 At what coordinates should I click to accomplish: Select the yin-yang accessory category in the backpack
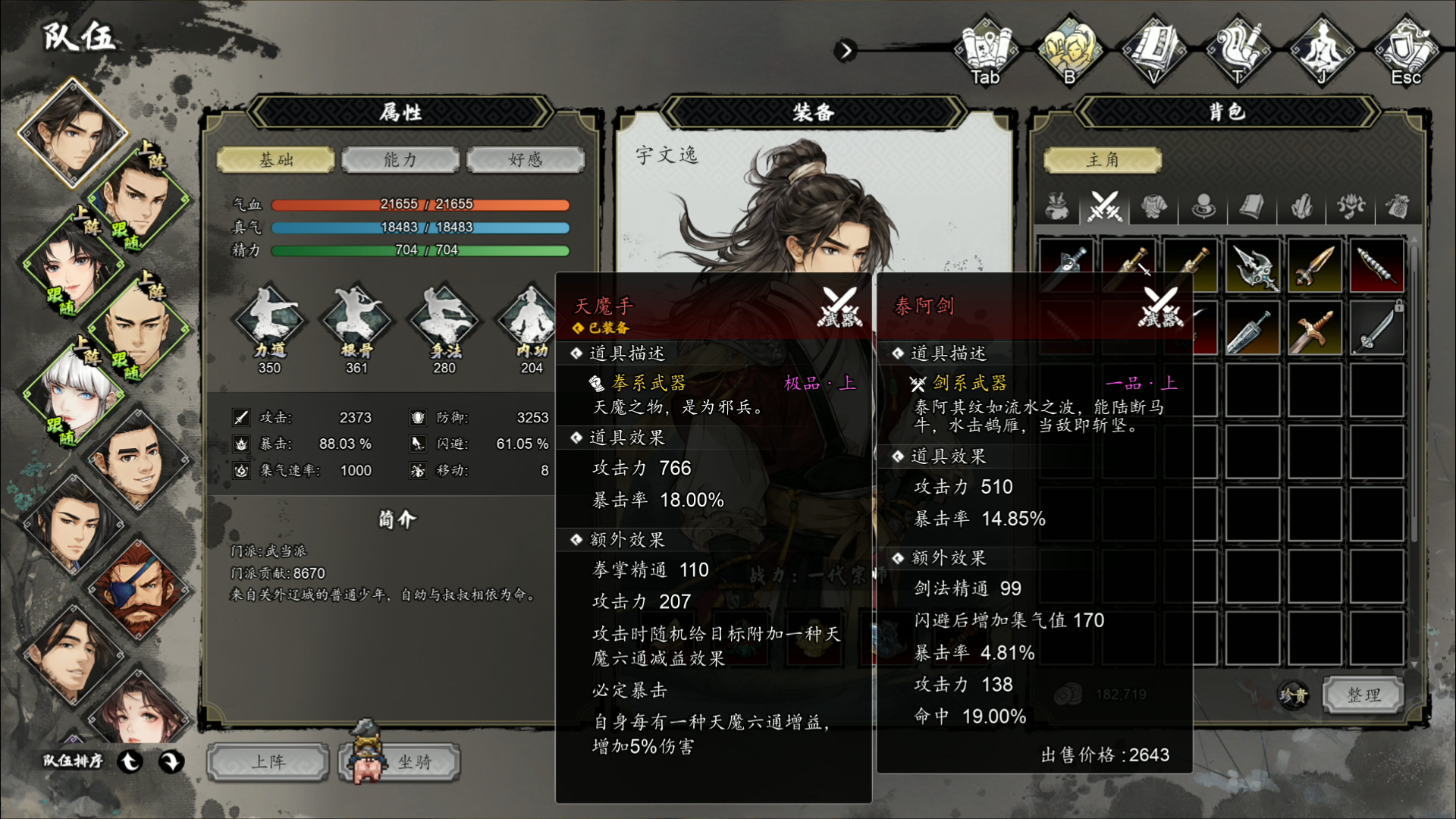click(x=1203, y=206)
